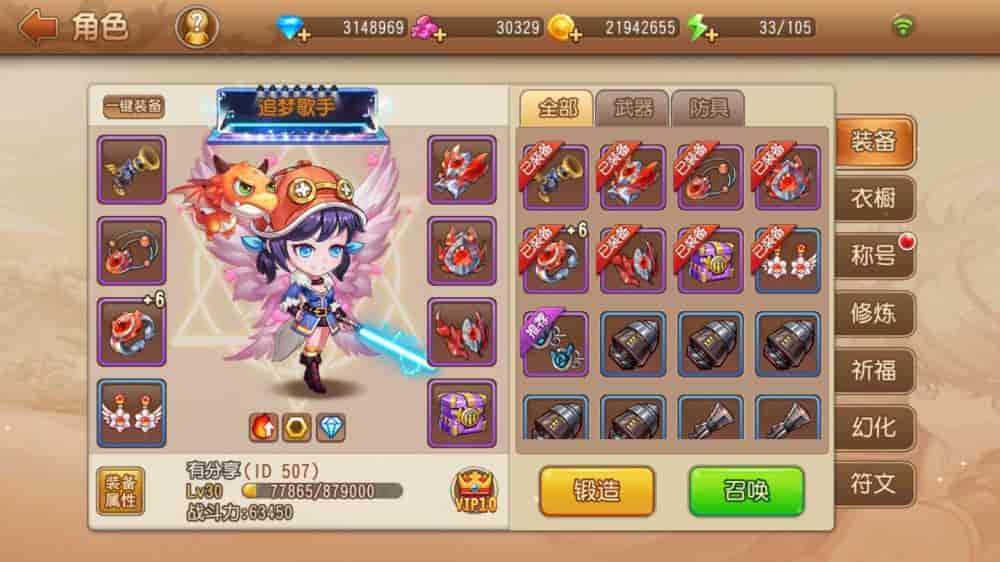Select the 全部 all items tab

557,109
